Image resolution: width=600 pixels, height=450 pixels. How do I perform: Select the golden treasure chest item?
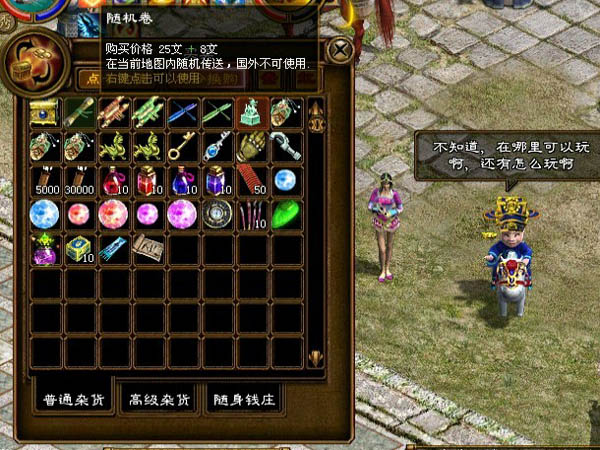pos(46,112)
